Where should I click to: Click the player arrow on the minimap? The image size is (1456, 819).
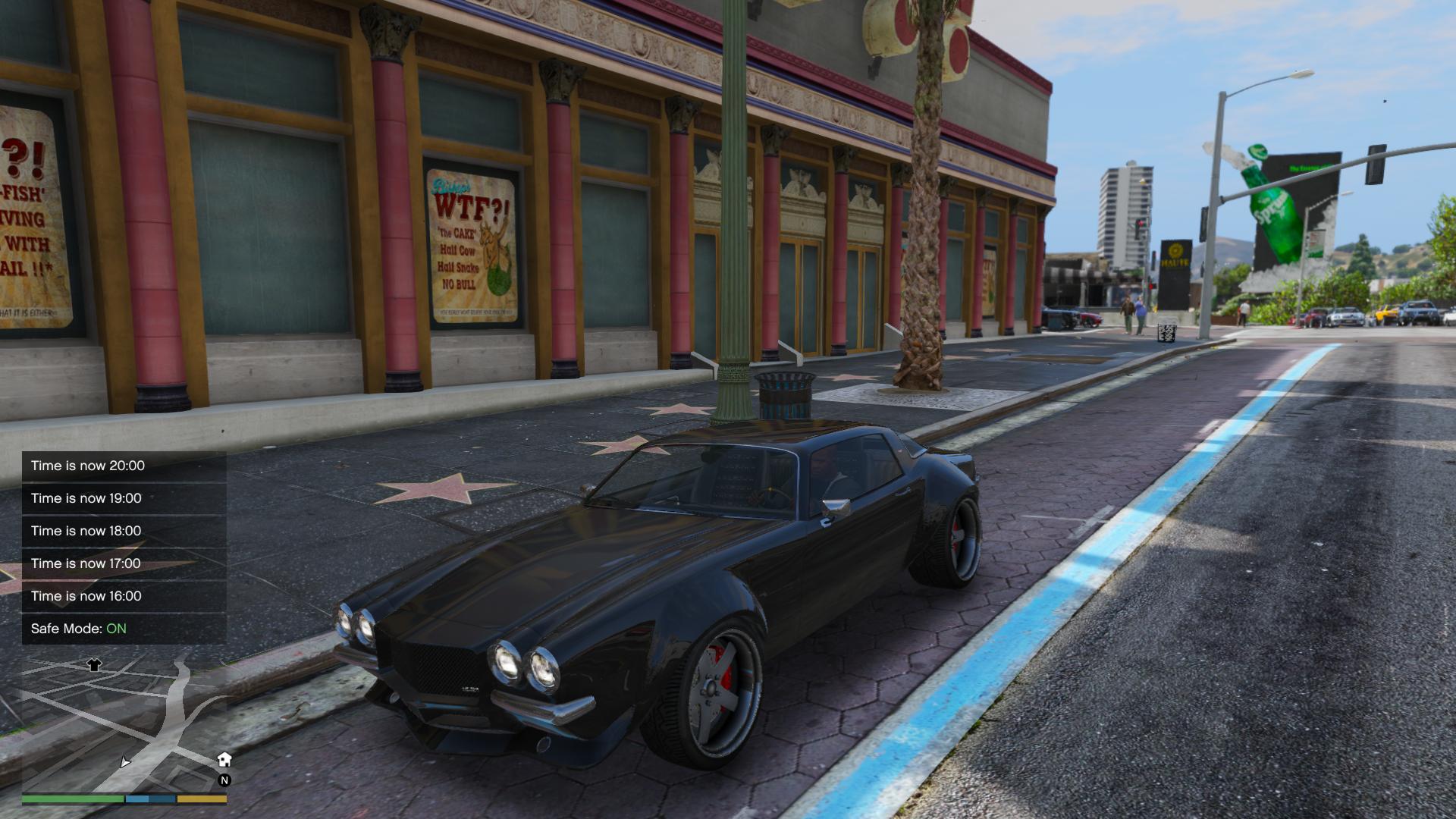125,761
